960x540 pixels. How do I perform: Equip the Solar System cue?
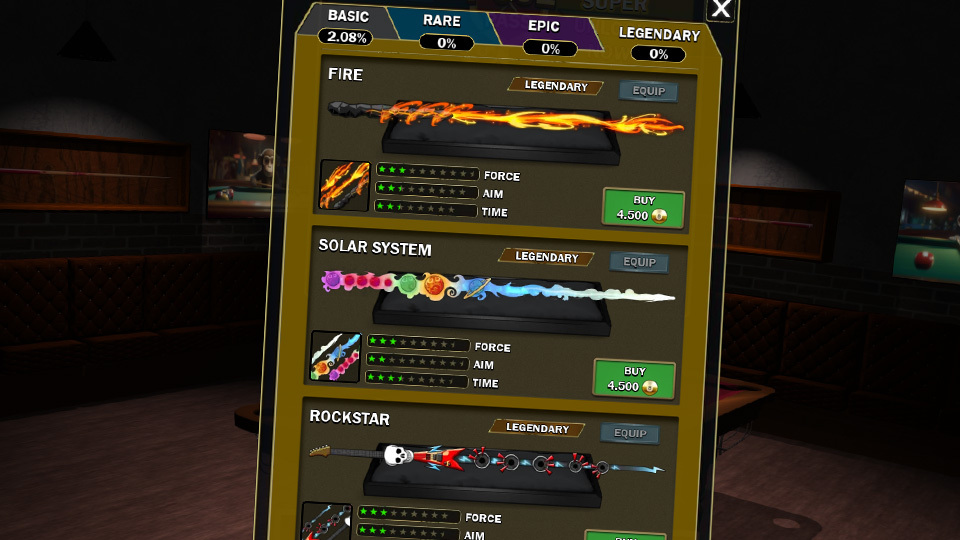[640, 262]
